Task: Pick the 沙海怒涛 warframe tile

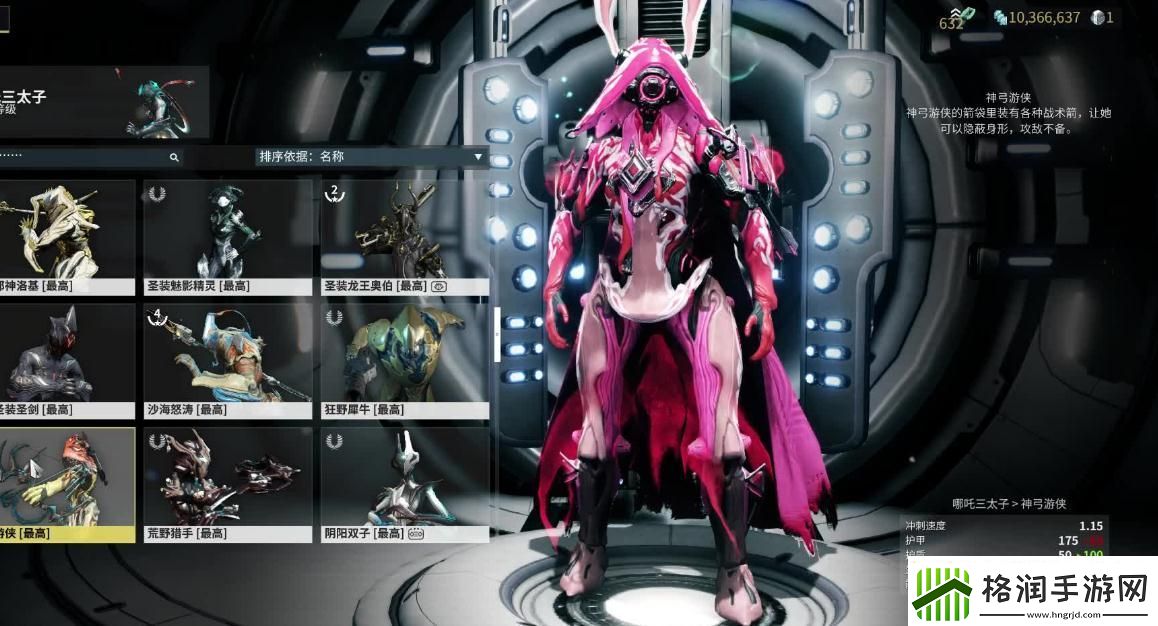Action: click(228, 361)
